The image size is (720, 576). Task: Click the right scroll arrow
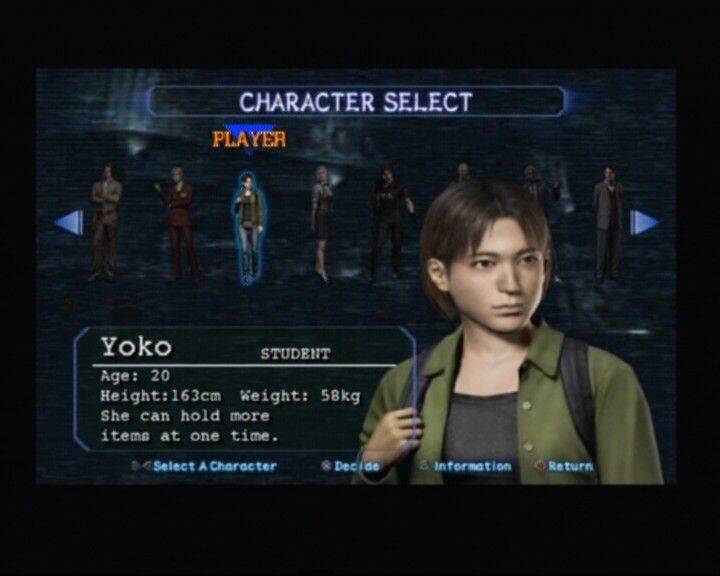644,222
